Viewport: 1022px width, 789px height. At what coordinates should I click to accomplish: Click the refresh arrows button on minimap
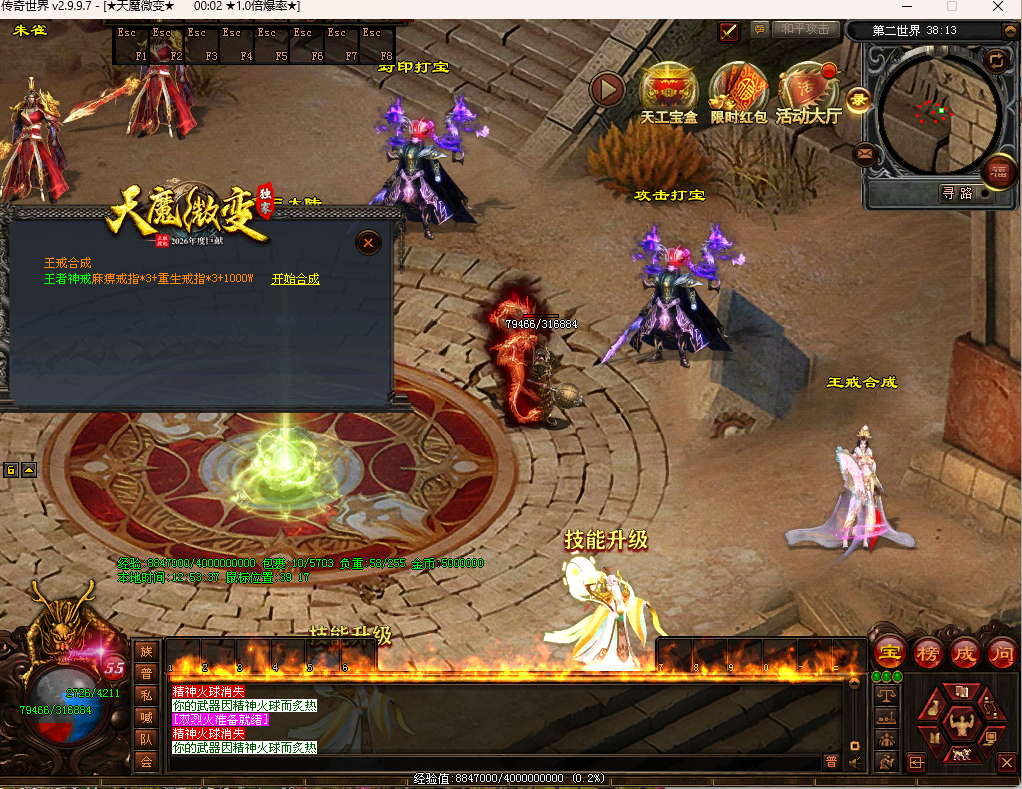pos(996,60)
